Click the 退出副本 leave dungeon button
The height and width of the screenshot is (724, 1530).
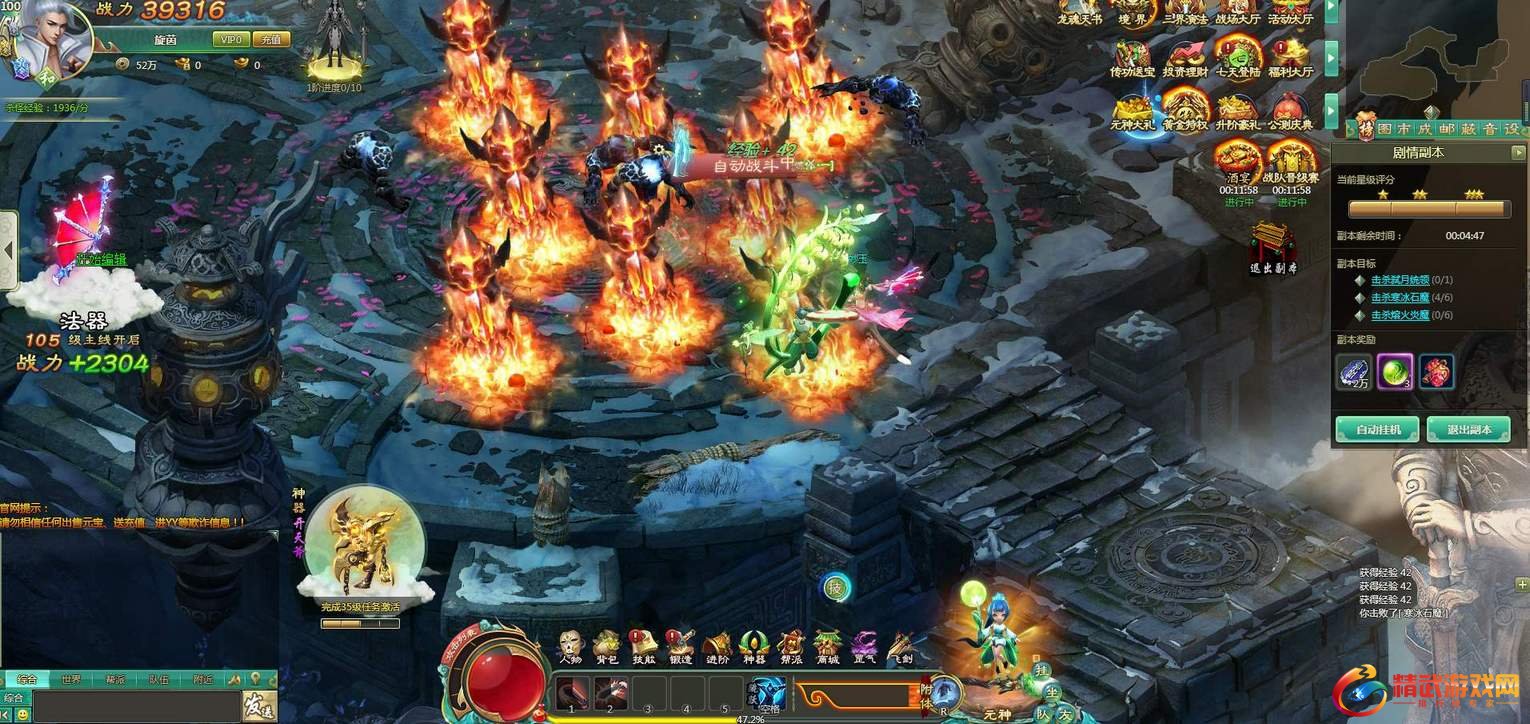point(1468,430)
